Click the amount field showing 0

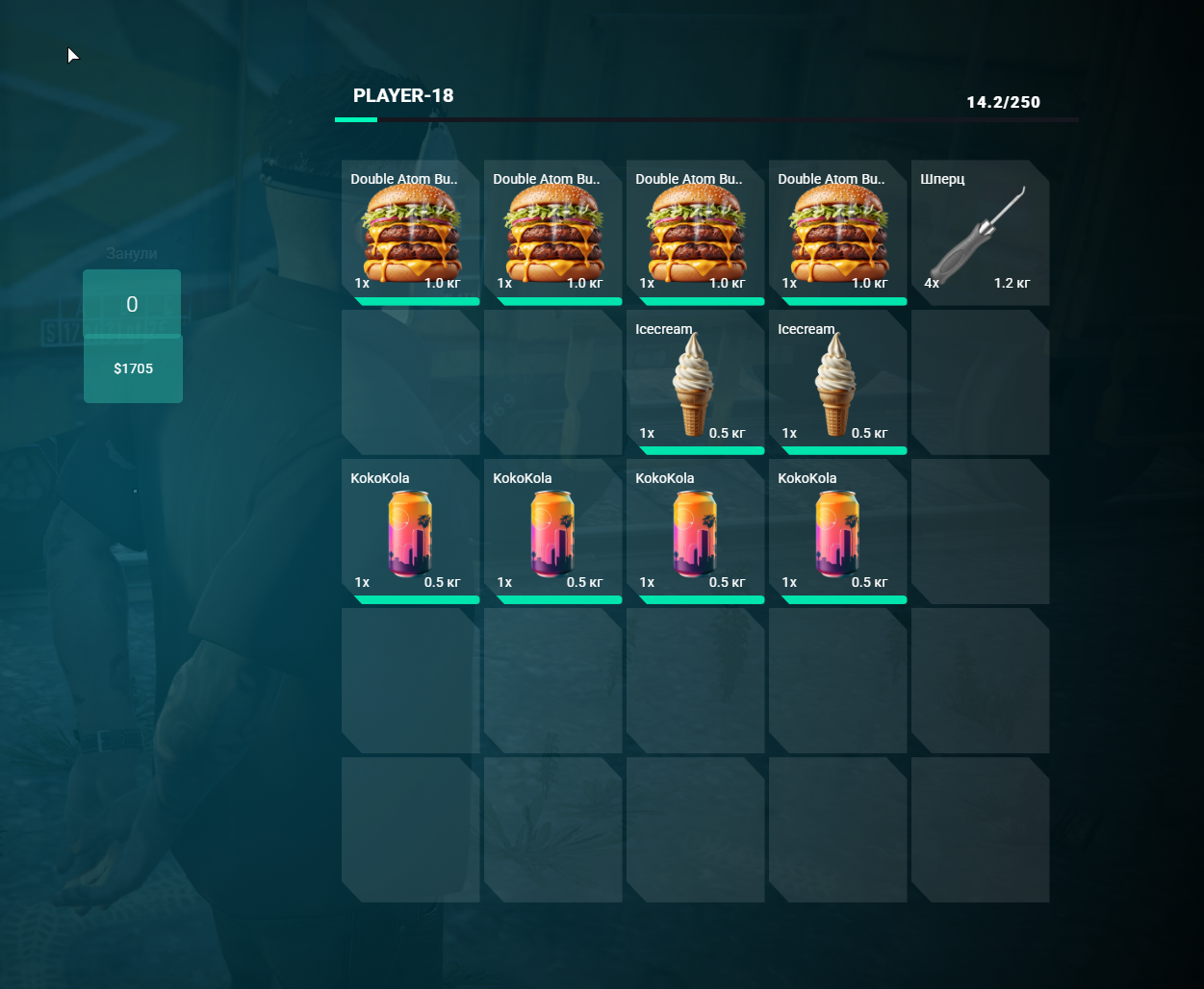132,304
